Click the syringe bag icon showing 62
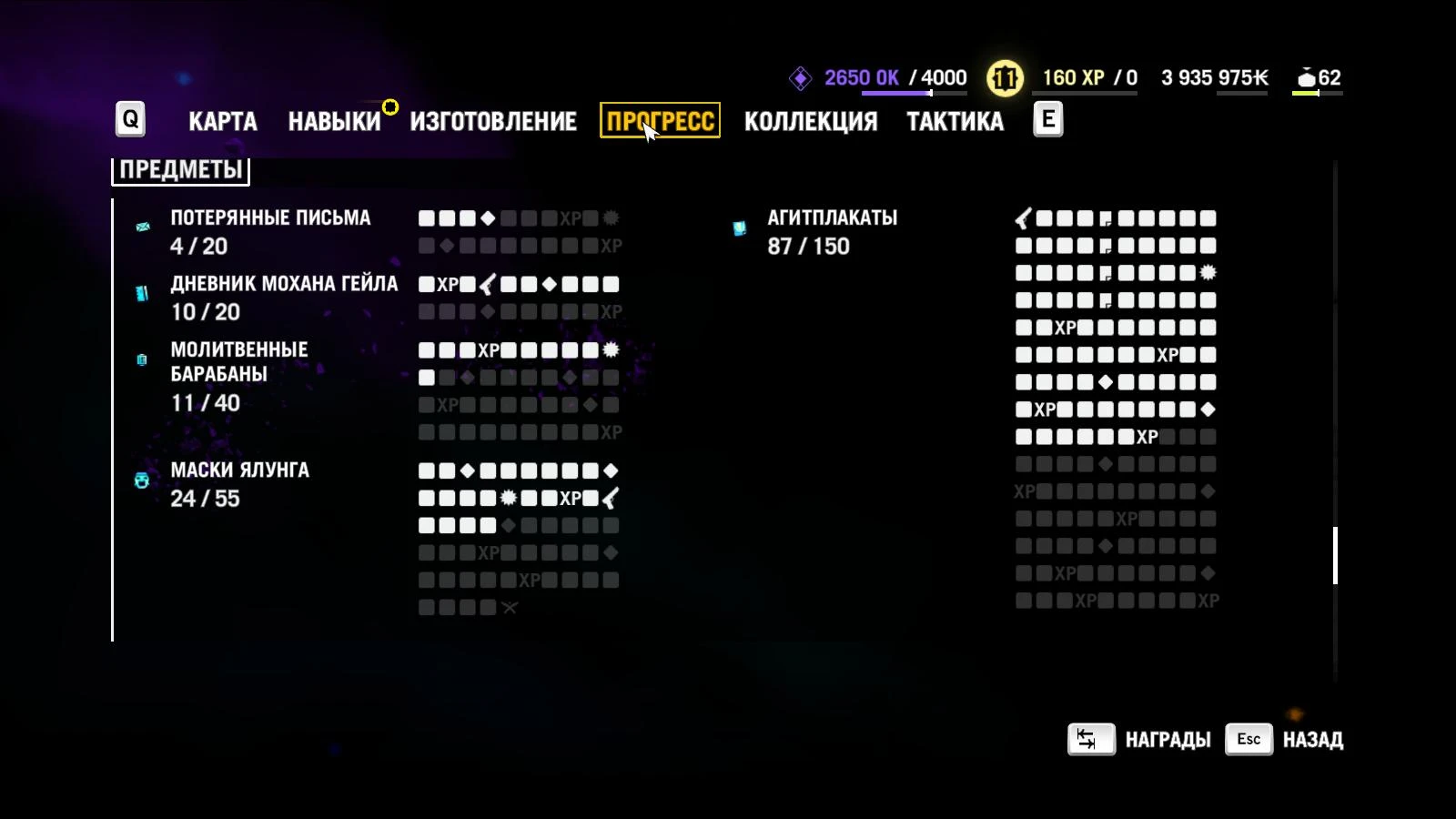 coord(1308,77)
